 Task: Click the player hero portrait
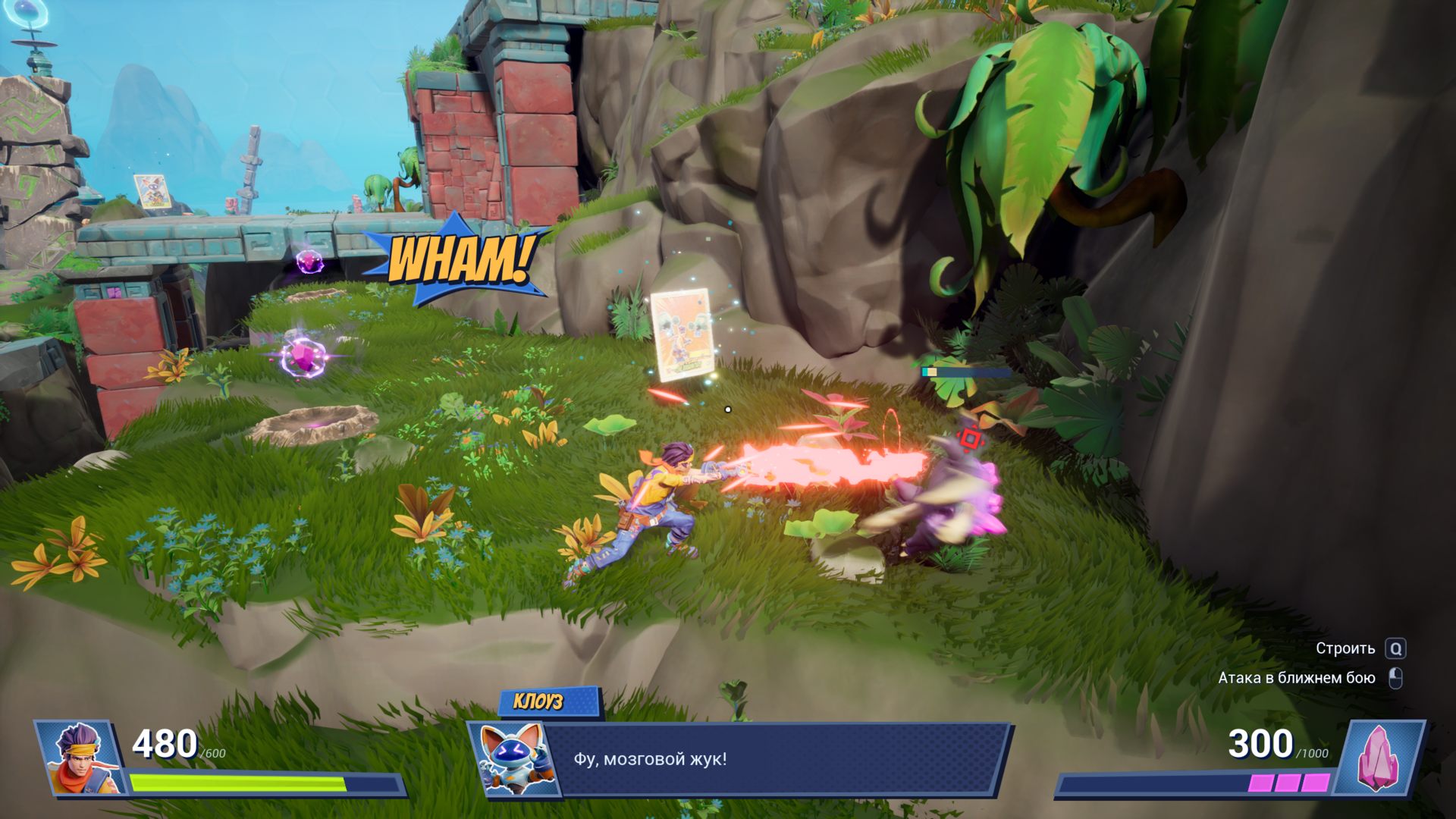82,758
